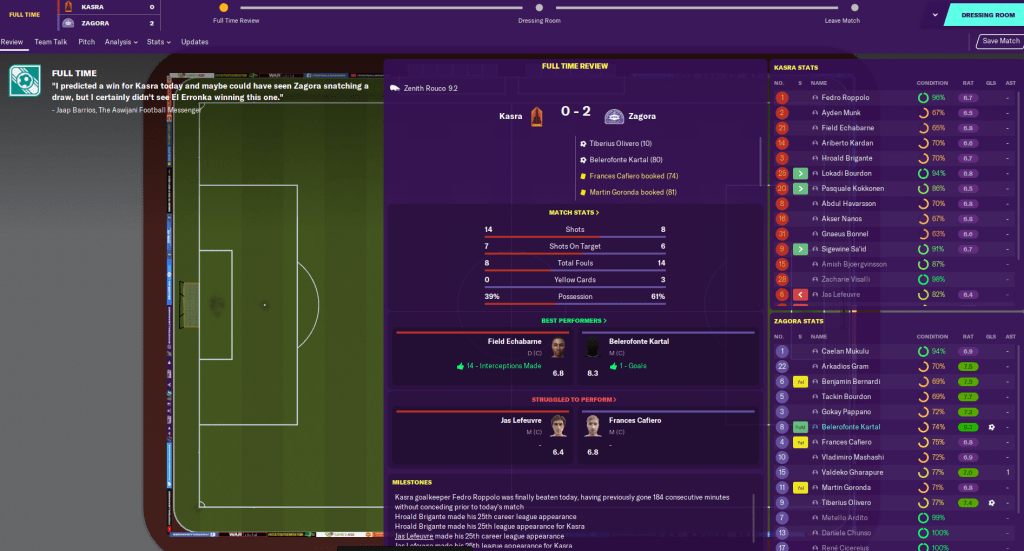This screenshot has width=1024, height=551.
Task: Show the Updates tab
Action: [x=194, y=42]
